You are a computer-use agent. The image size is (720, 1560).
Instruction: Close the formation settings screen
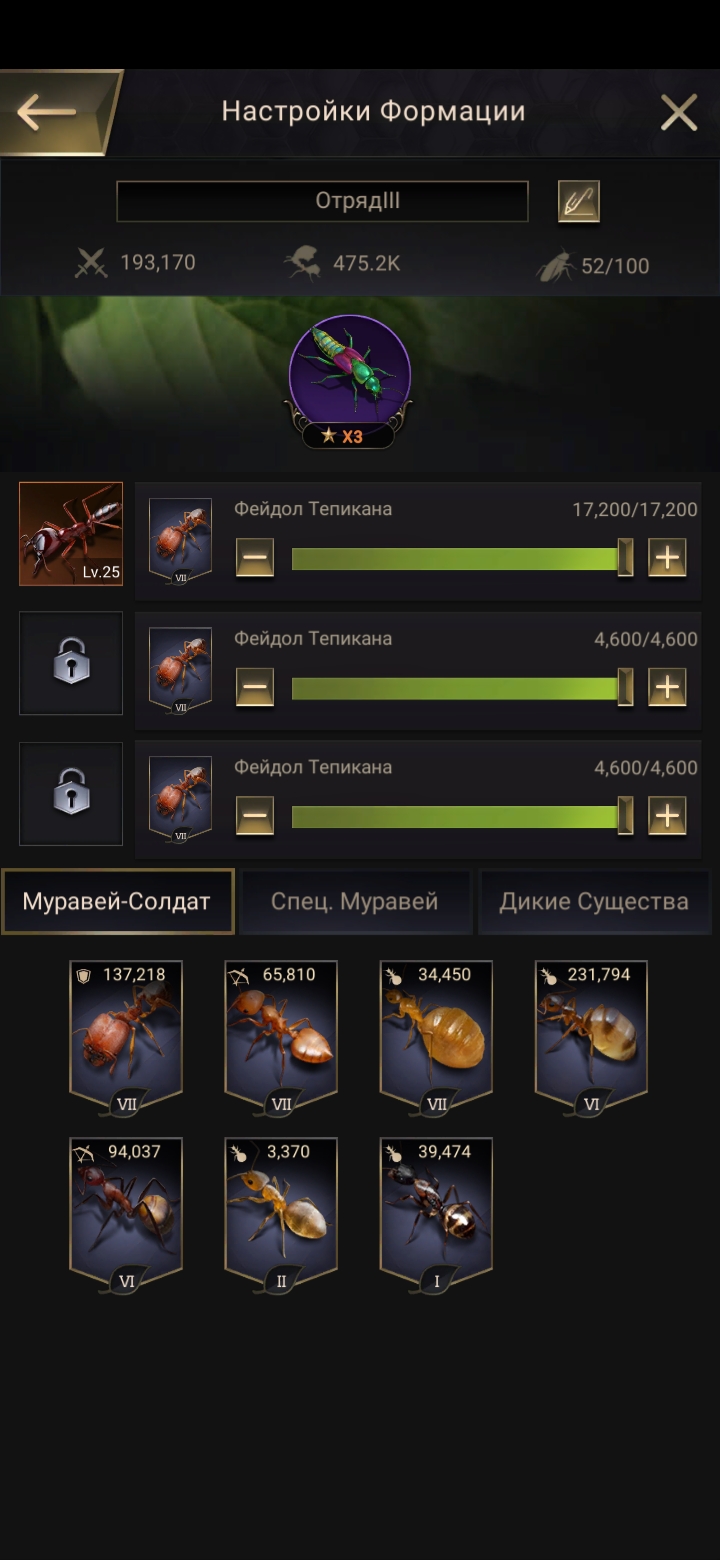point(679,113)
